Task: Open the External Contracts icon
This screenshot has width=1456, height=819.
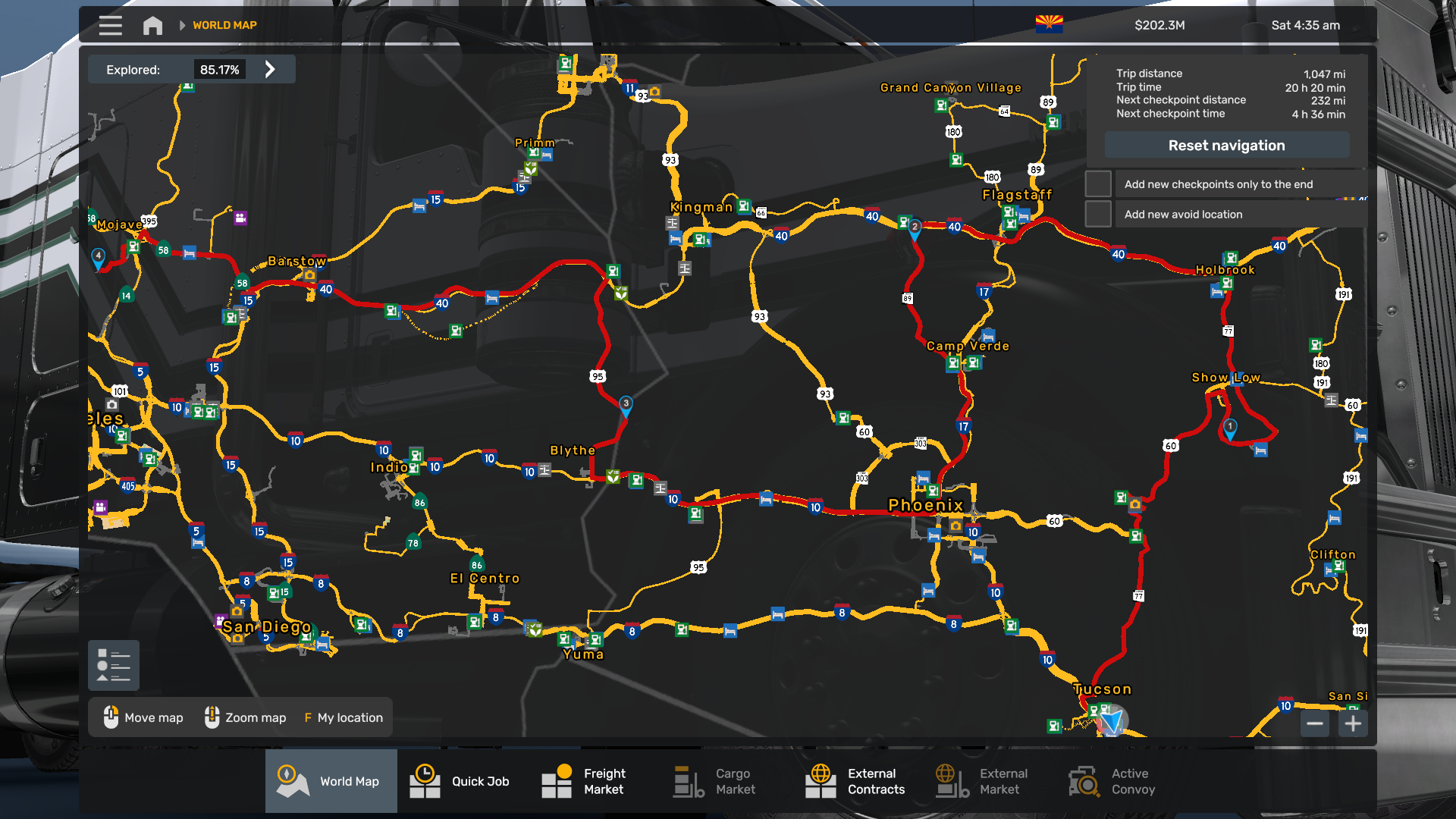Action: click(x=820, y=781)
